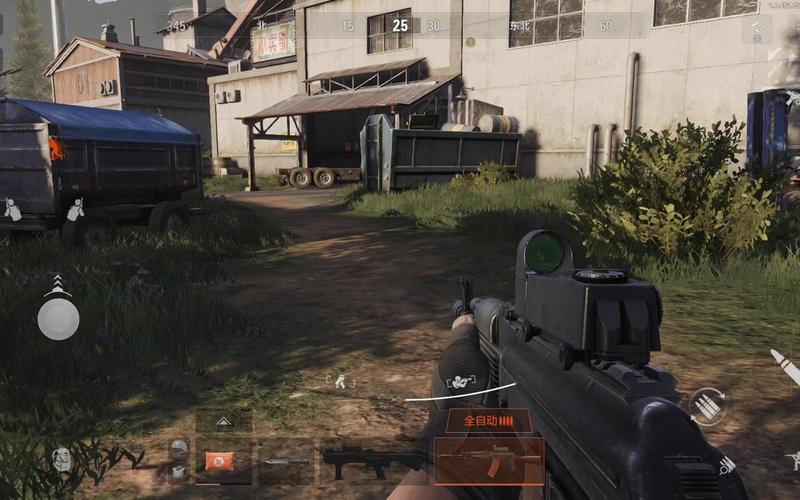
Task: Expand the item list above the medkit
Action: (x=223, y=423)
